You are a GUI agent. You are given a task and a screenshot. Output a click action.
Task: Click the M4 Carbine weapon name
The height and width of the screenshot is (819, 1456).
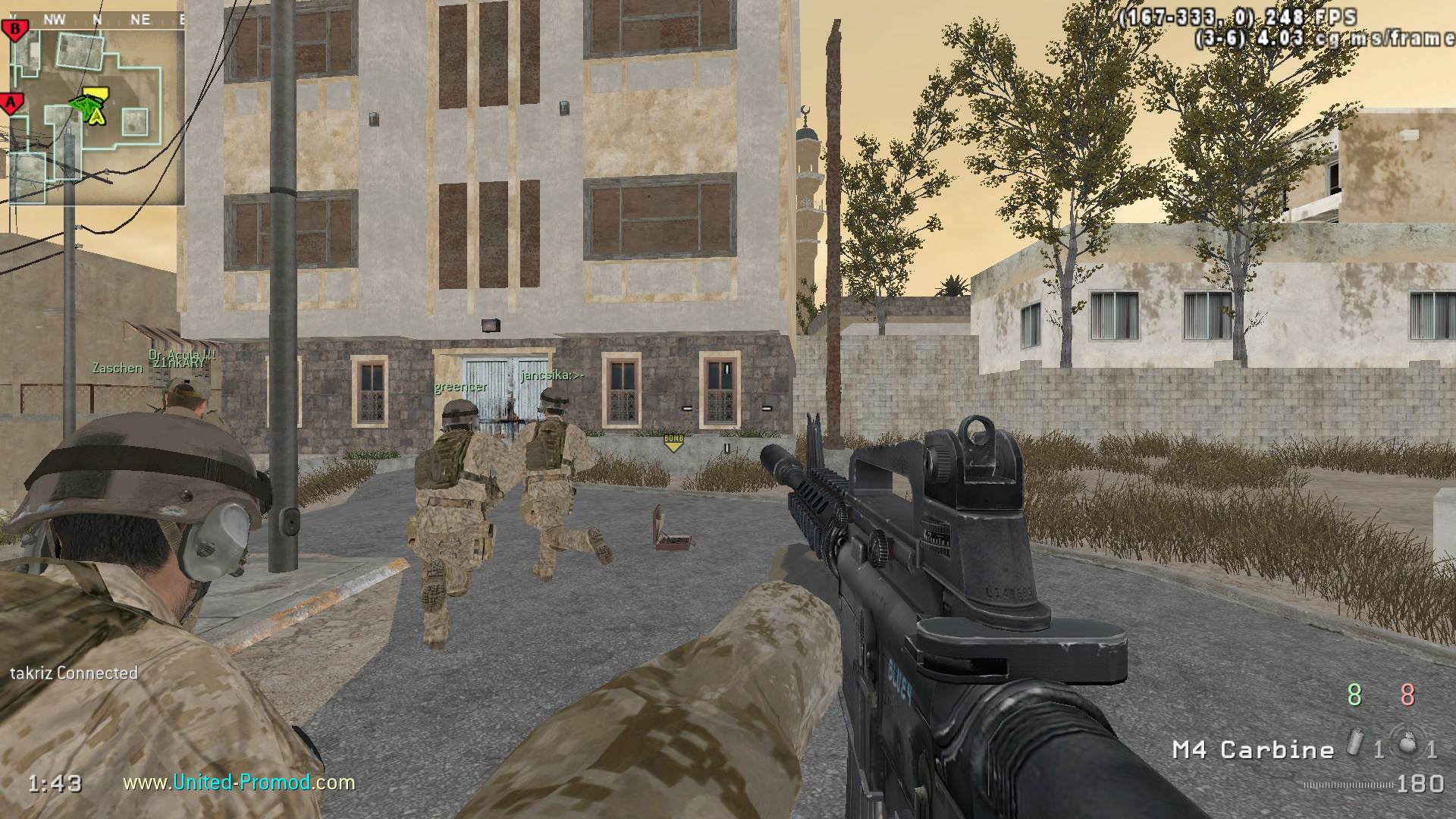(1253, 750)
